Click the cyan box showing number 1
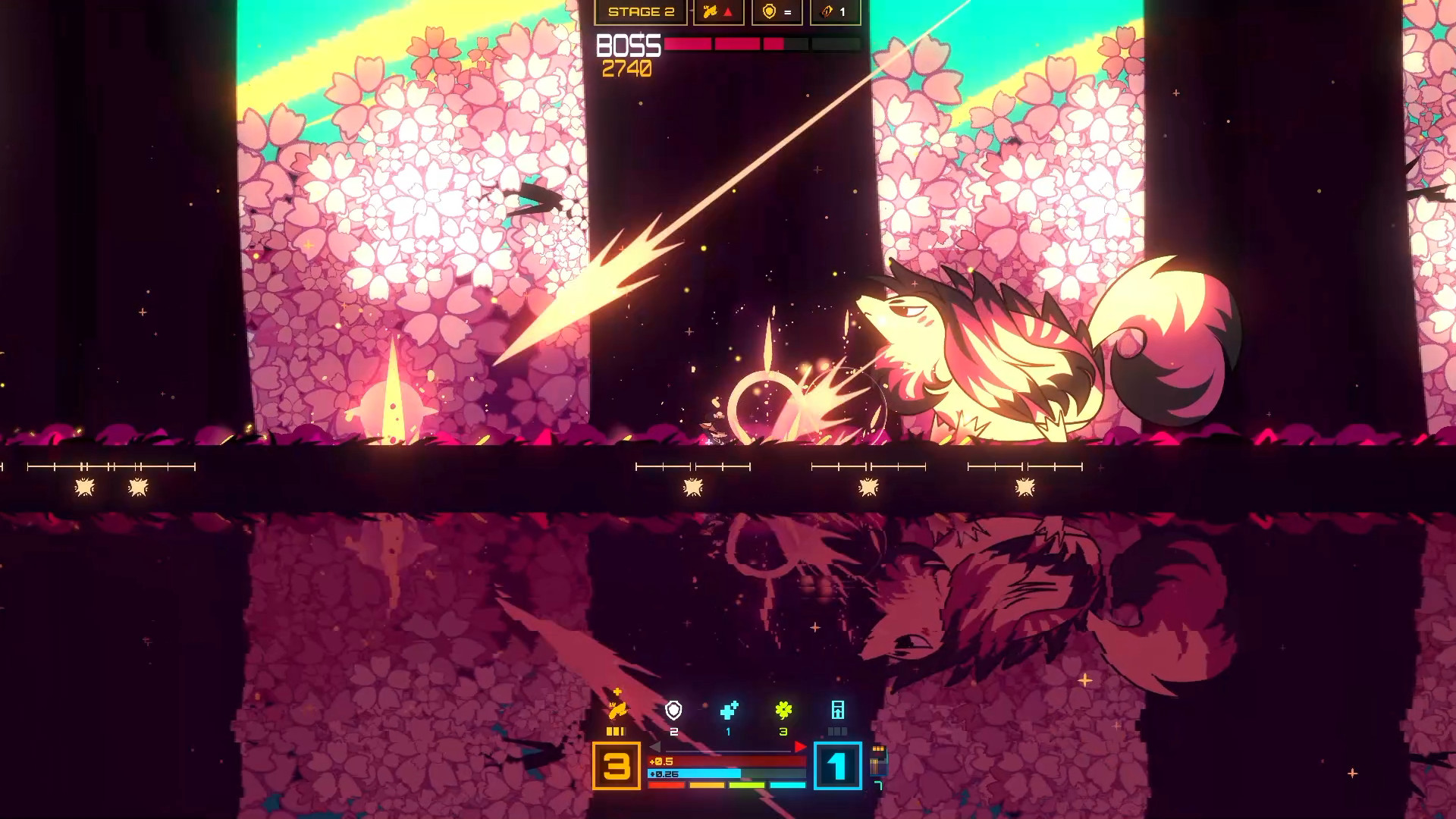Viewport: 1456px width, 819px height. click(838, 766)
